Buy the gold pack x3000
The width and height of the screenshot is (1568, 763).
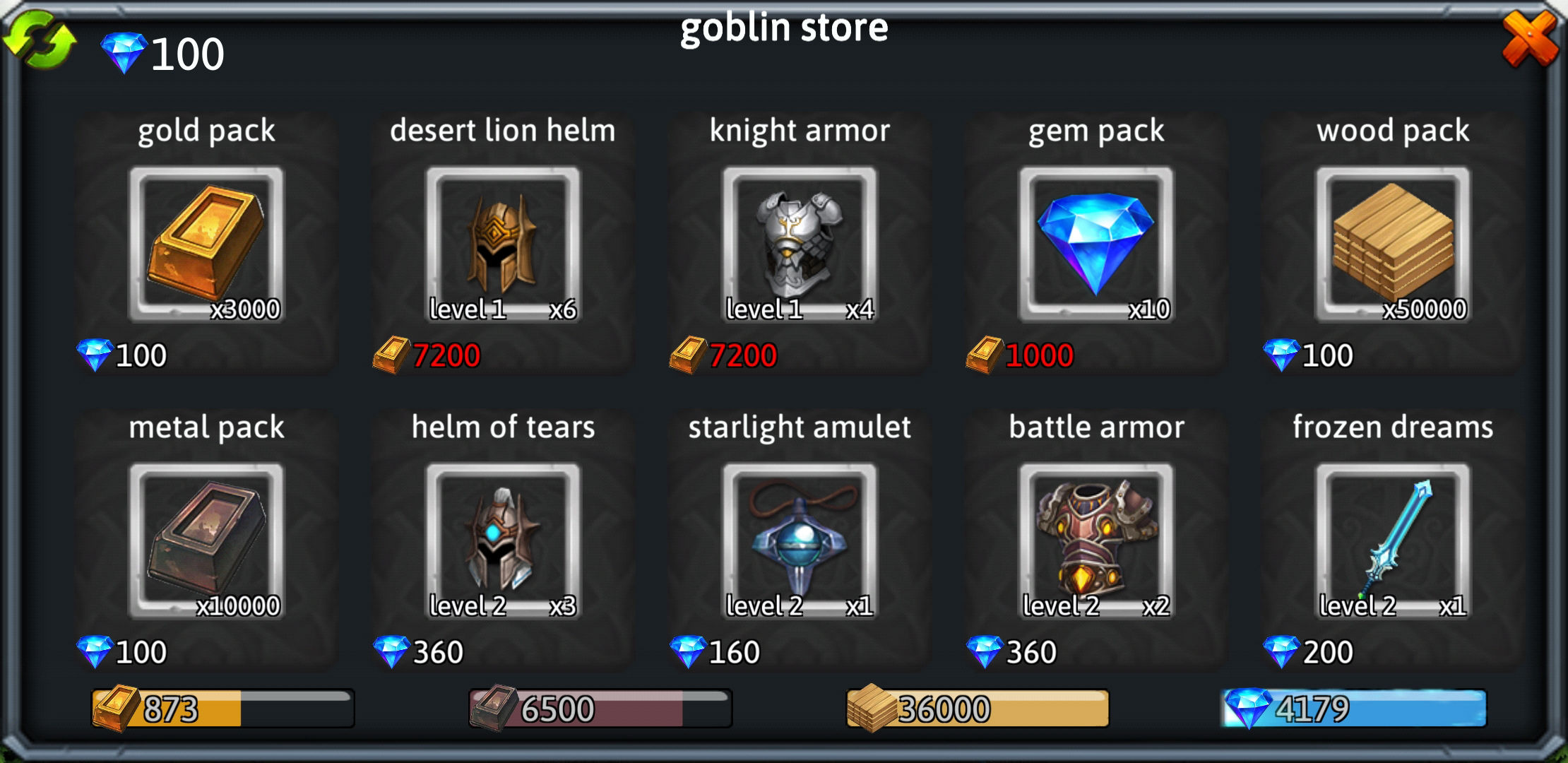click(206, 245)
